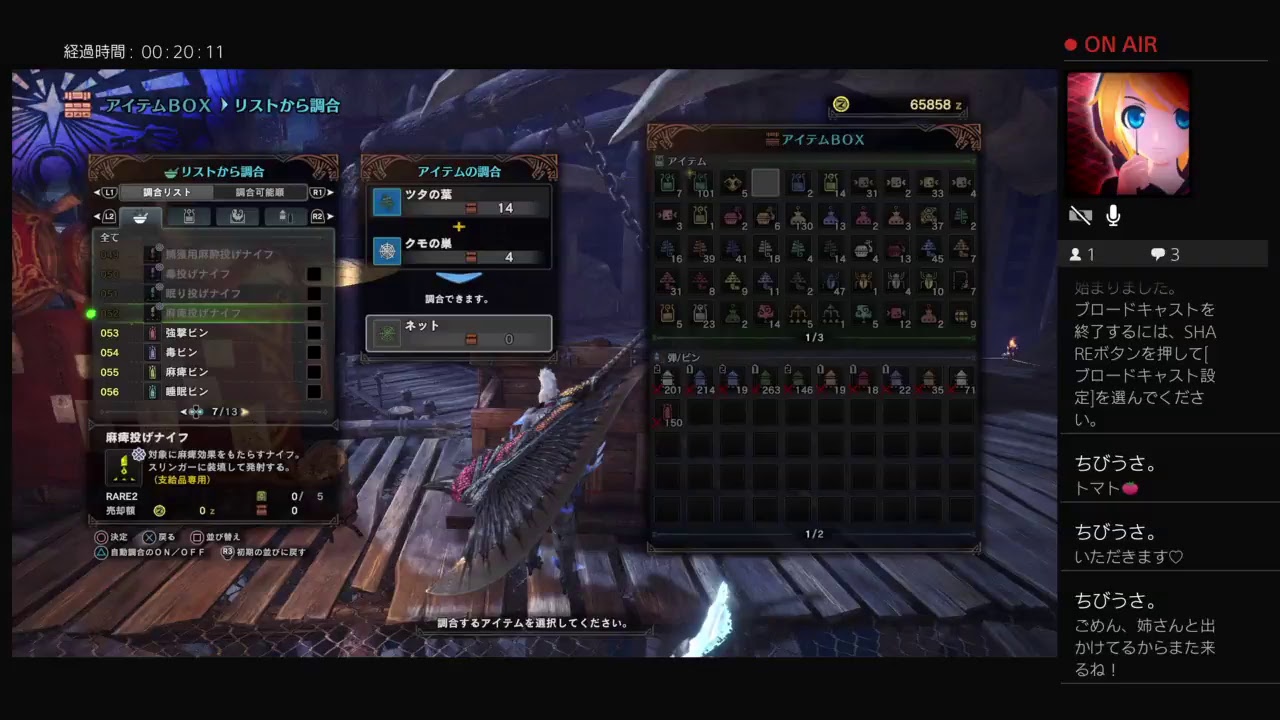Select 強撃ビン recipe row
The width and height of the screenshot is (1280, 720).
(200, 333)
